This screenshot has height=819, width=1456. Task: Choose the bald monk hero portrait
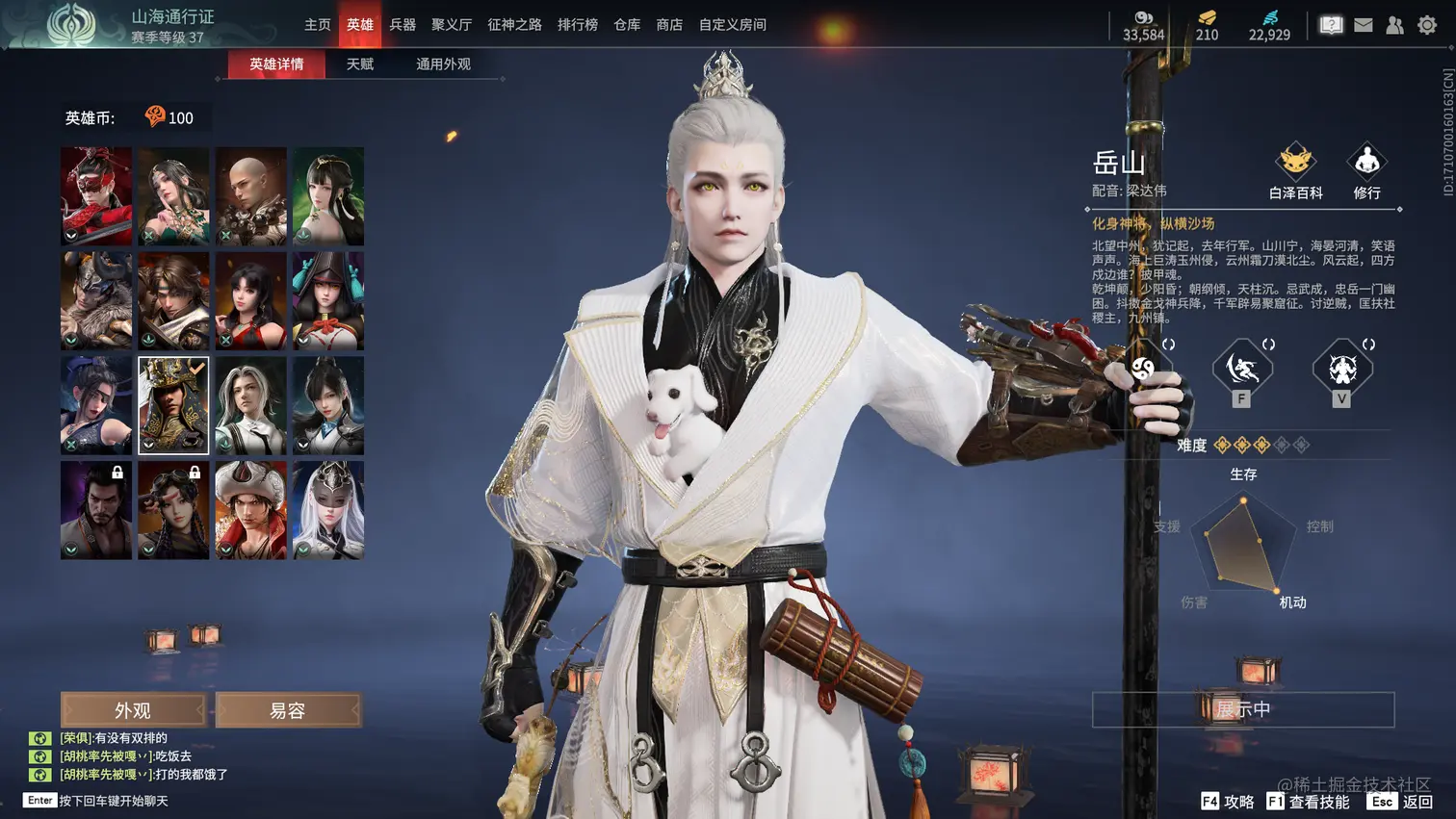point(250,195)
